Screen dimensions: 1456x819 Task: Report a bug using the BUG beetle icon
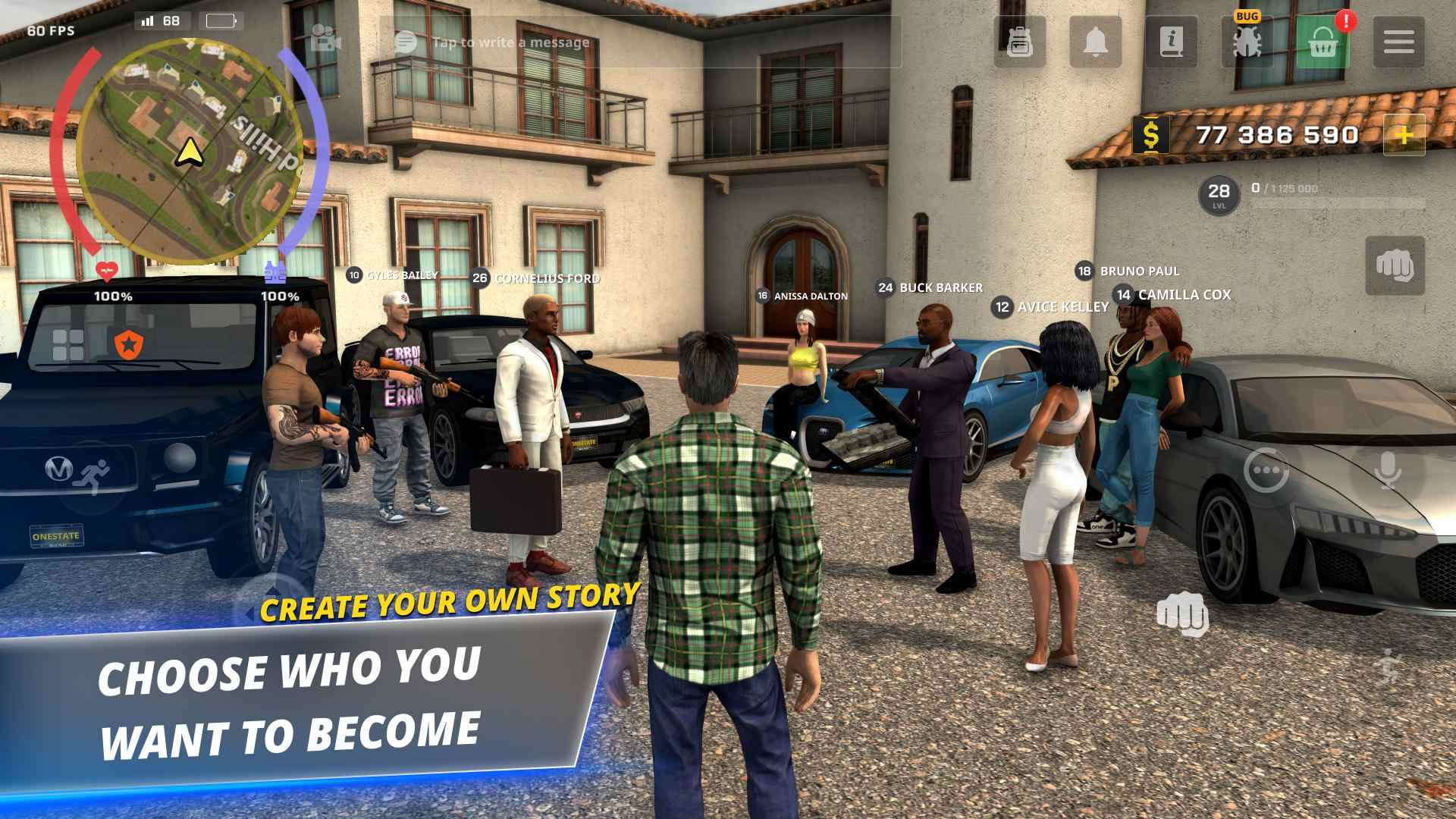(x=1246, y=42)
